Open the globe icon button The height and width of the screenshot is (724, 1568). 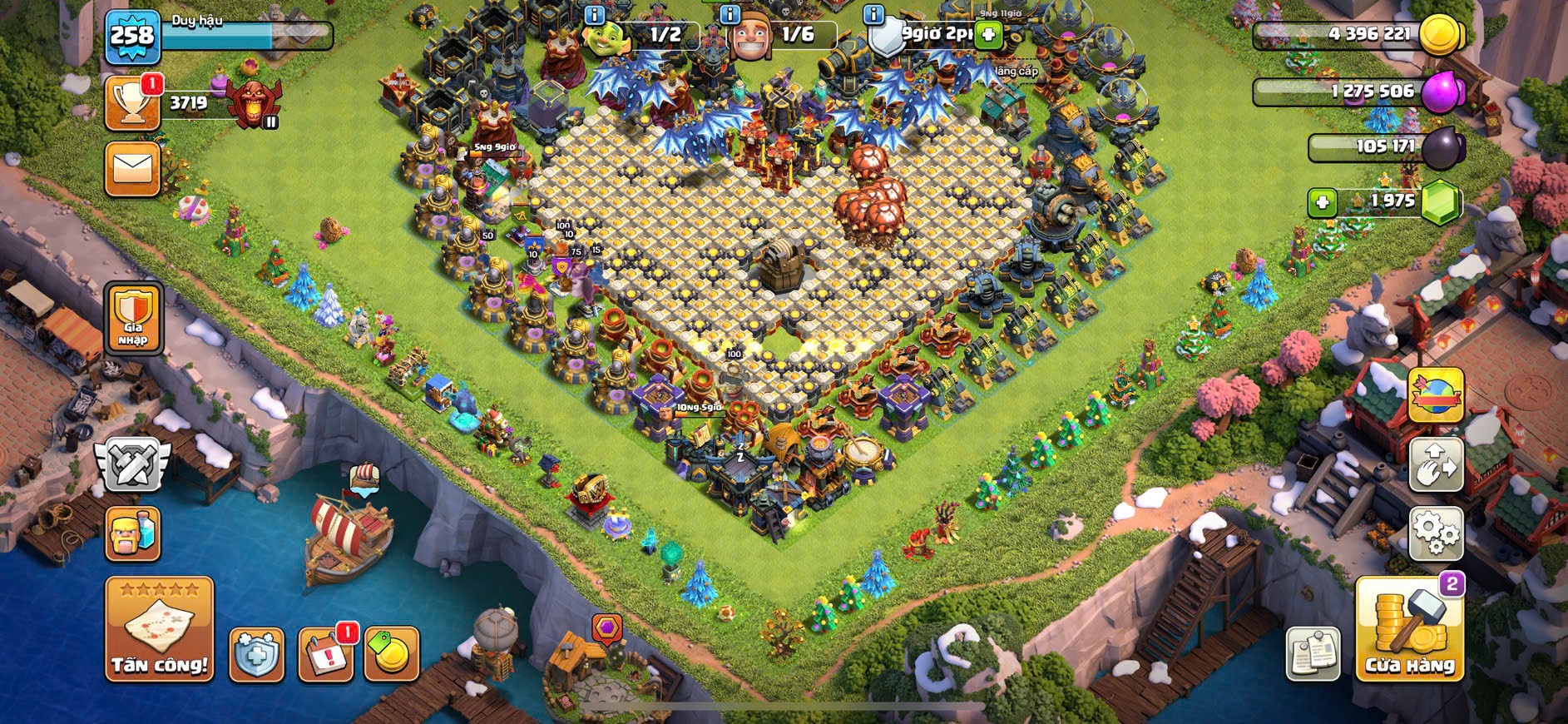tap(1435, 394)
